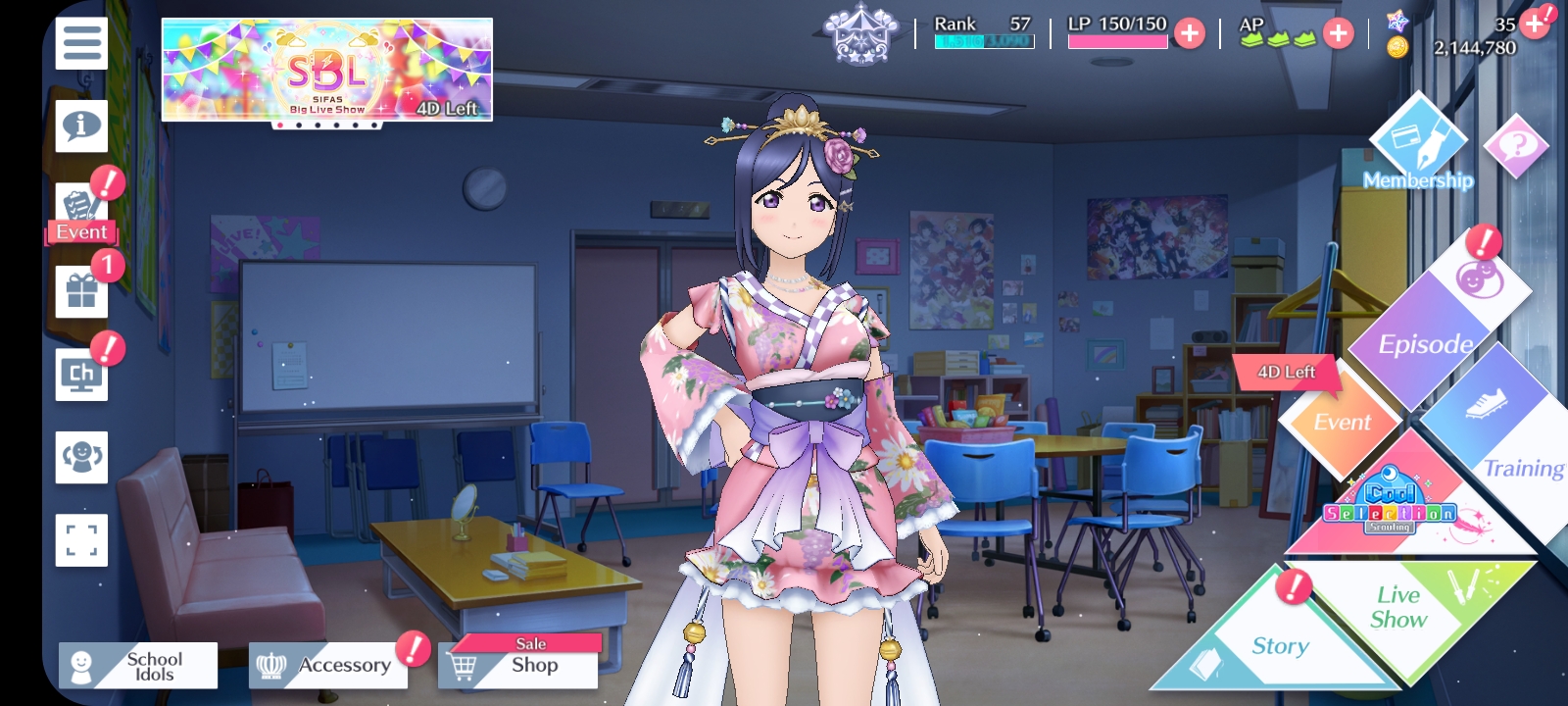Open the Ch channel monitor icon
Screen dimensions: 1568x706
pyautogui.click(x=81, y=375)
